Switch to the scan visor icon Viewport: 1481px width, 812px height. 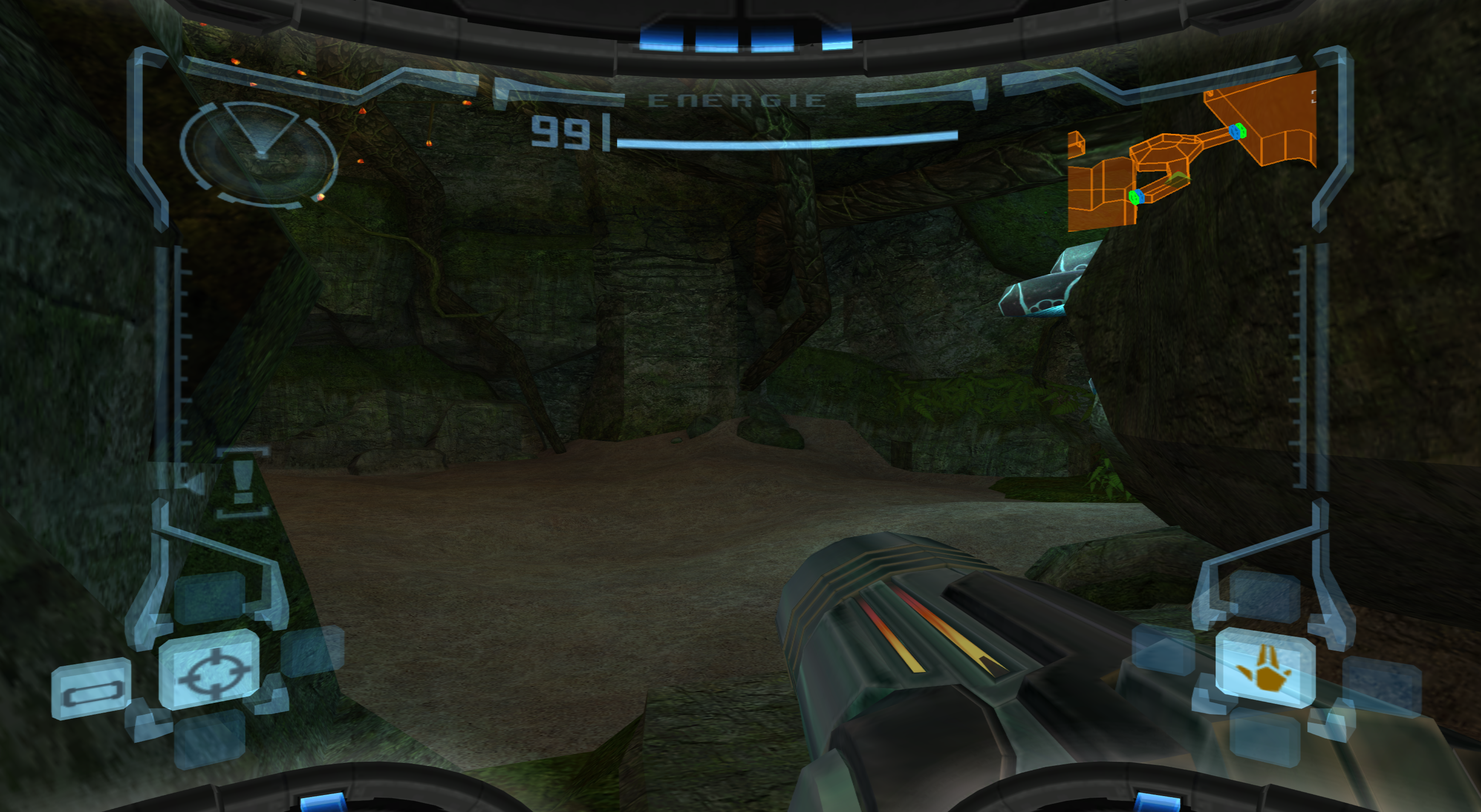[x=92, y=688]
